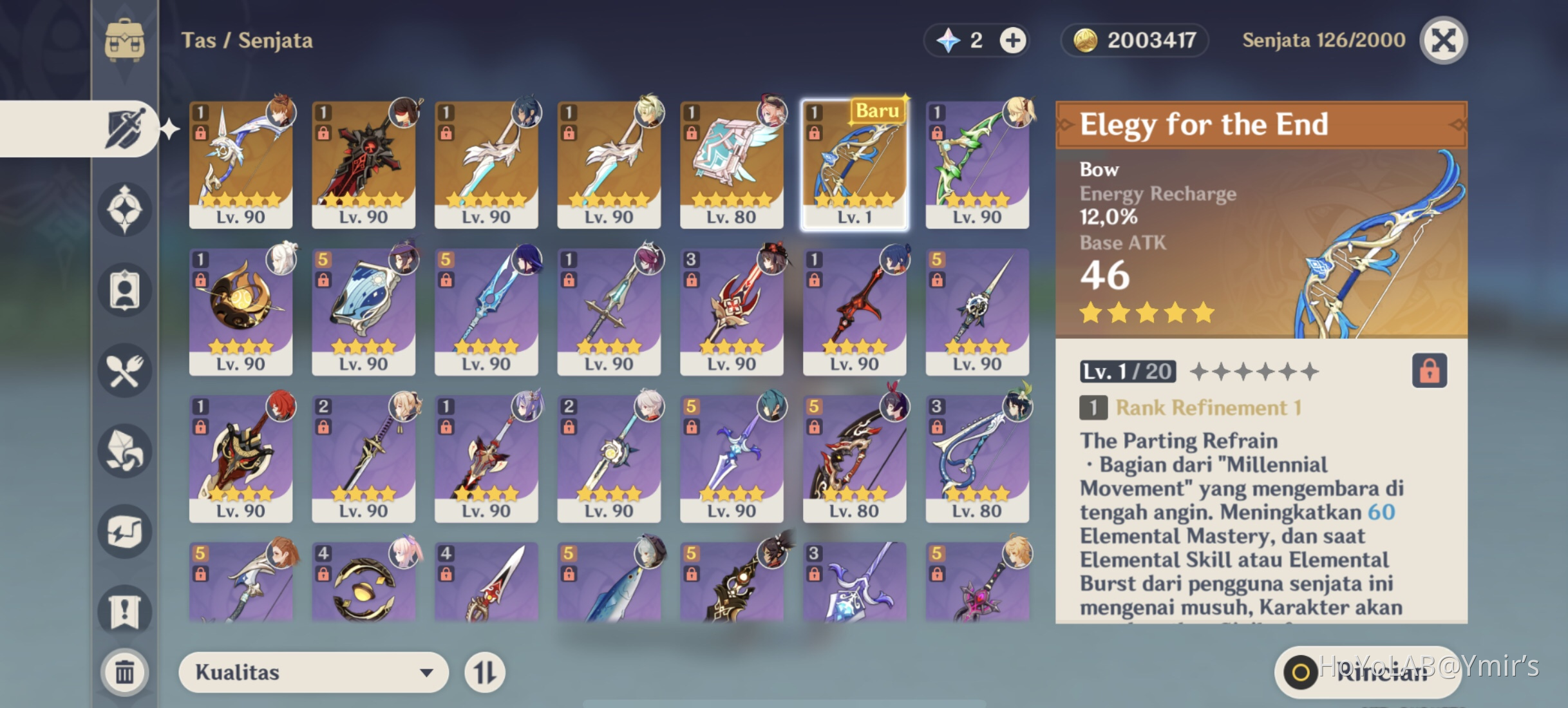The image size is (1568, 708).
Task: Select the character development items card icon
Action: point(126,290)
